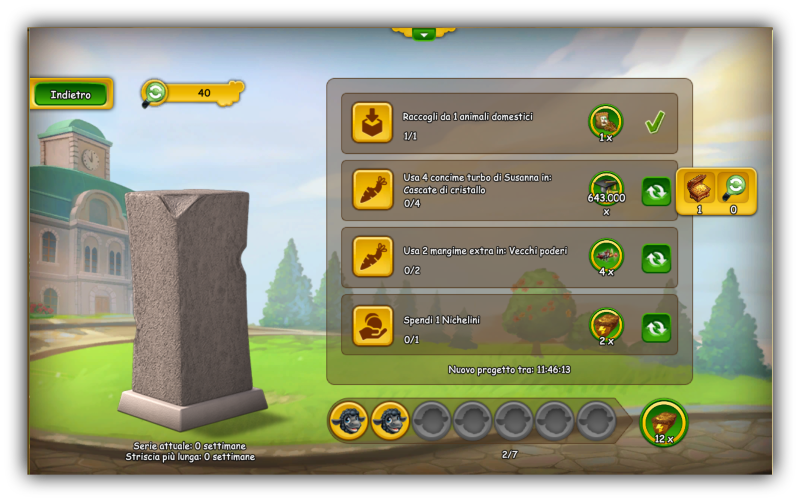Viewport: 800px width, 502px height.
Task: Swap out the extra feed Vecchi poderi task
Action: pos(656,259)
